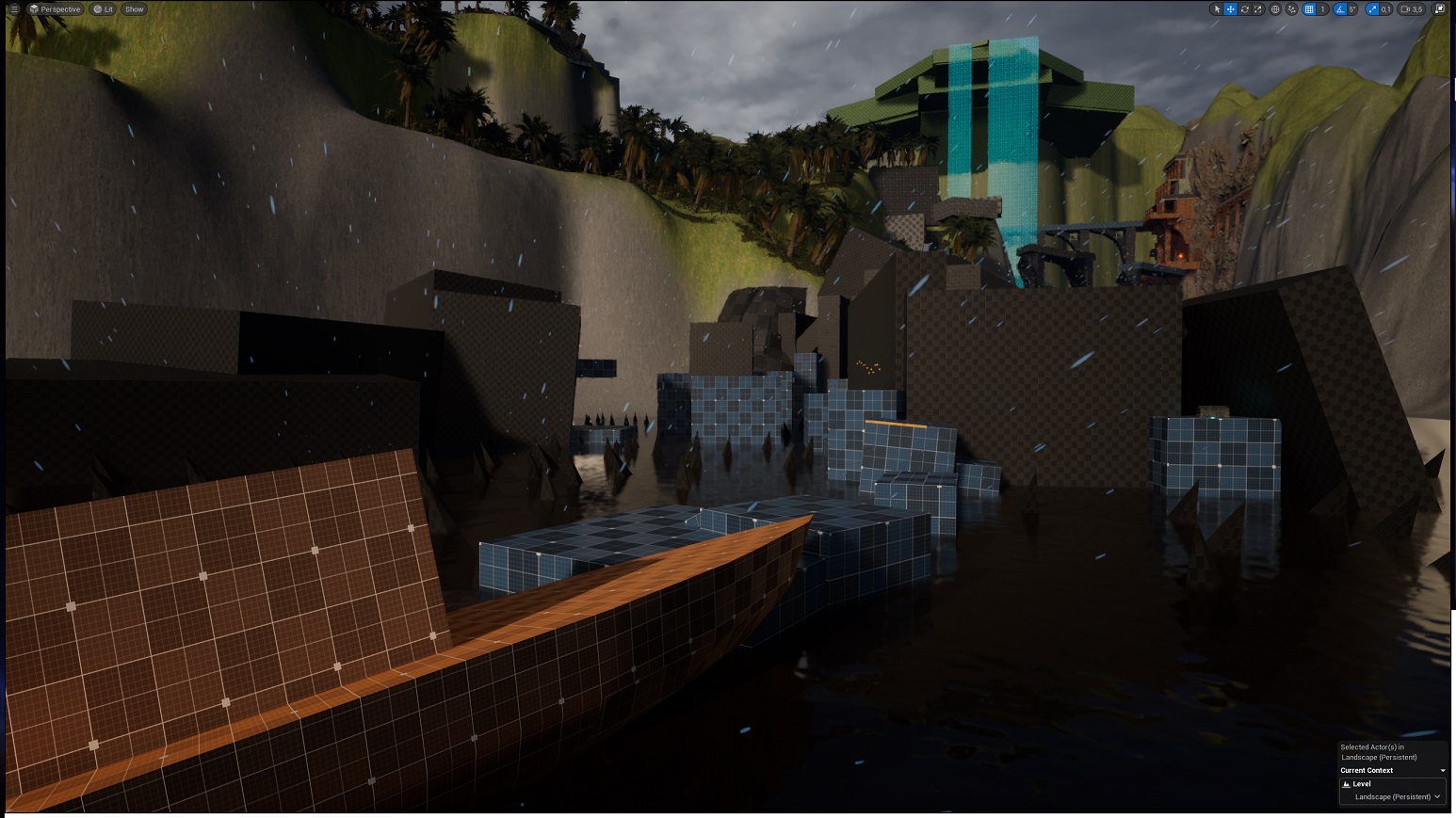Toggle rotation angle snapping

(x=1340, y=9)
